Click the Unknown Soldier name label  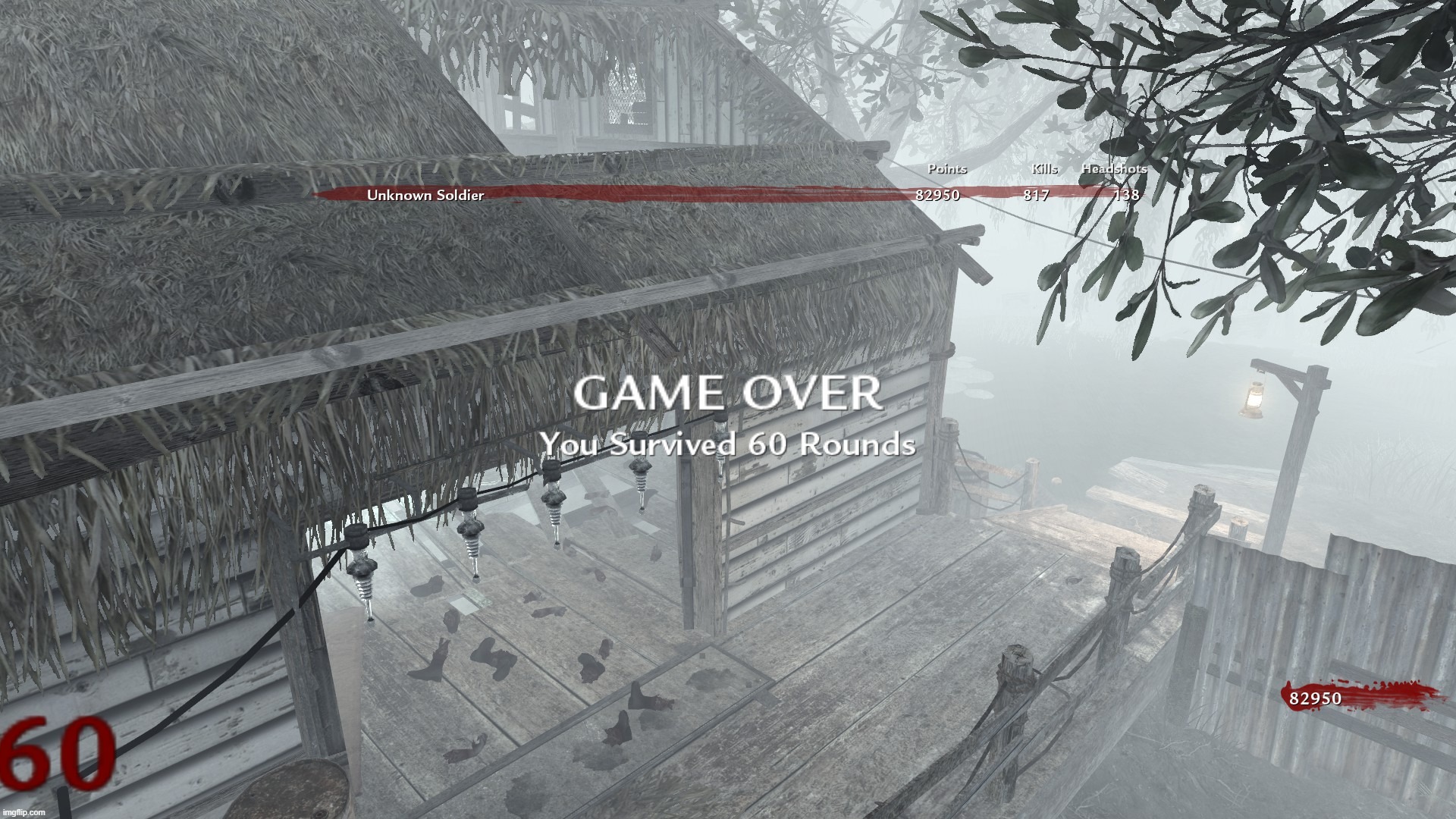pyautogui.click(x=425, y=196)
